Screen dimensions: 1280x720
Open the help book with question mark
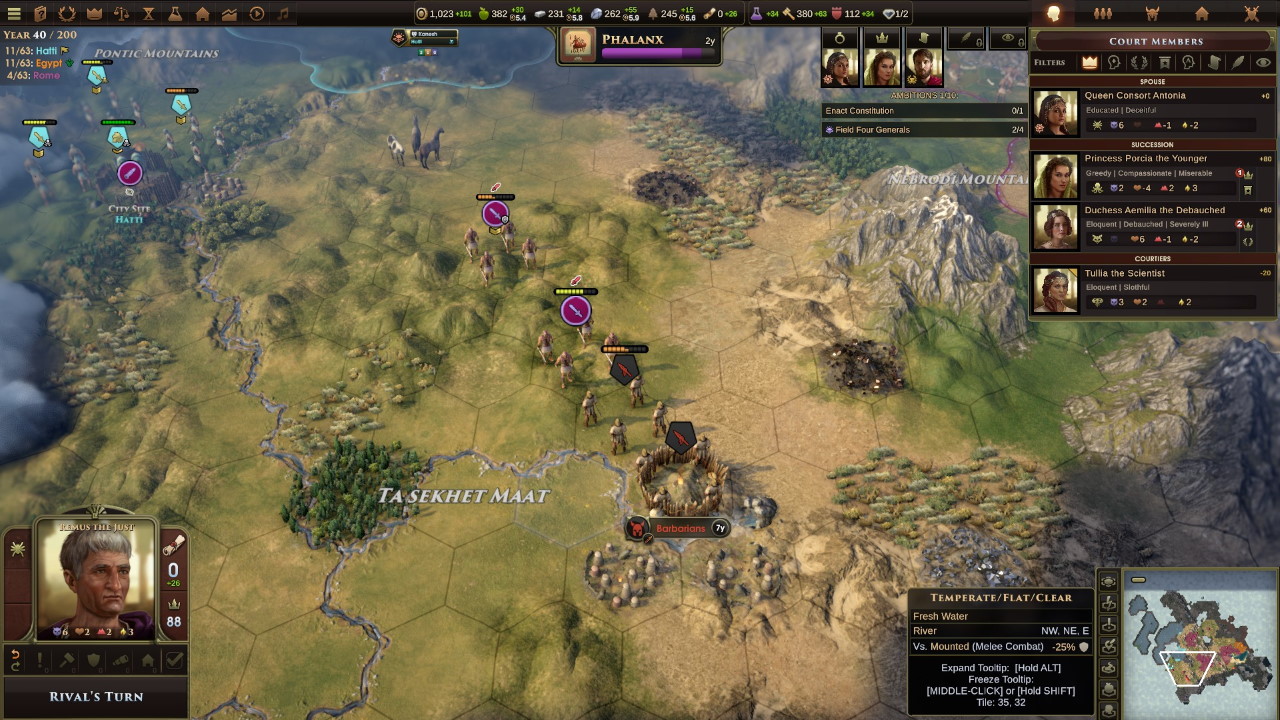[40, 14]
